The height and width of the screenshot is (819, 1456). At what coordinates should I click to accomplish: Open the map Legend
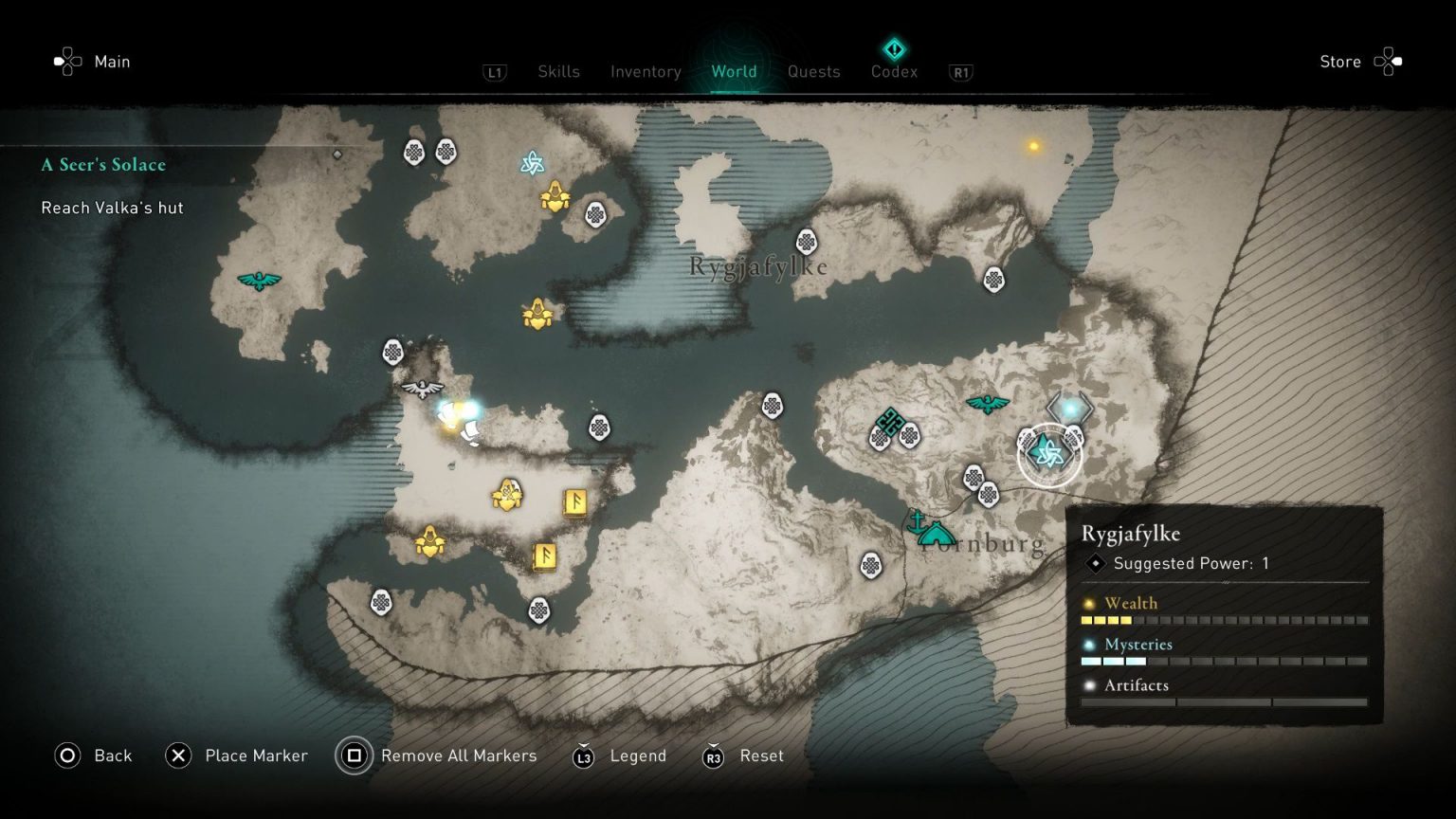638,755
